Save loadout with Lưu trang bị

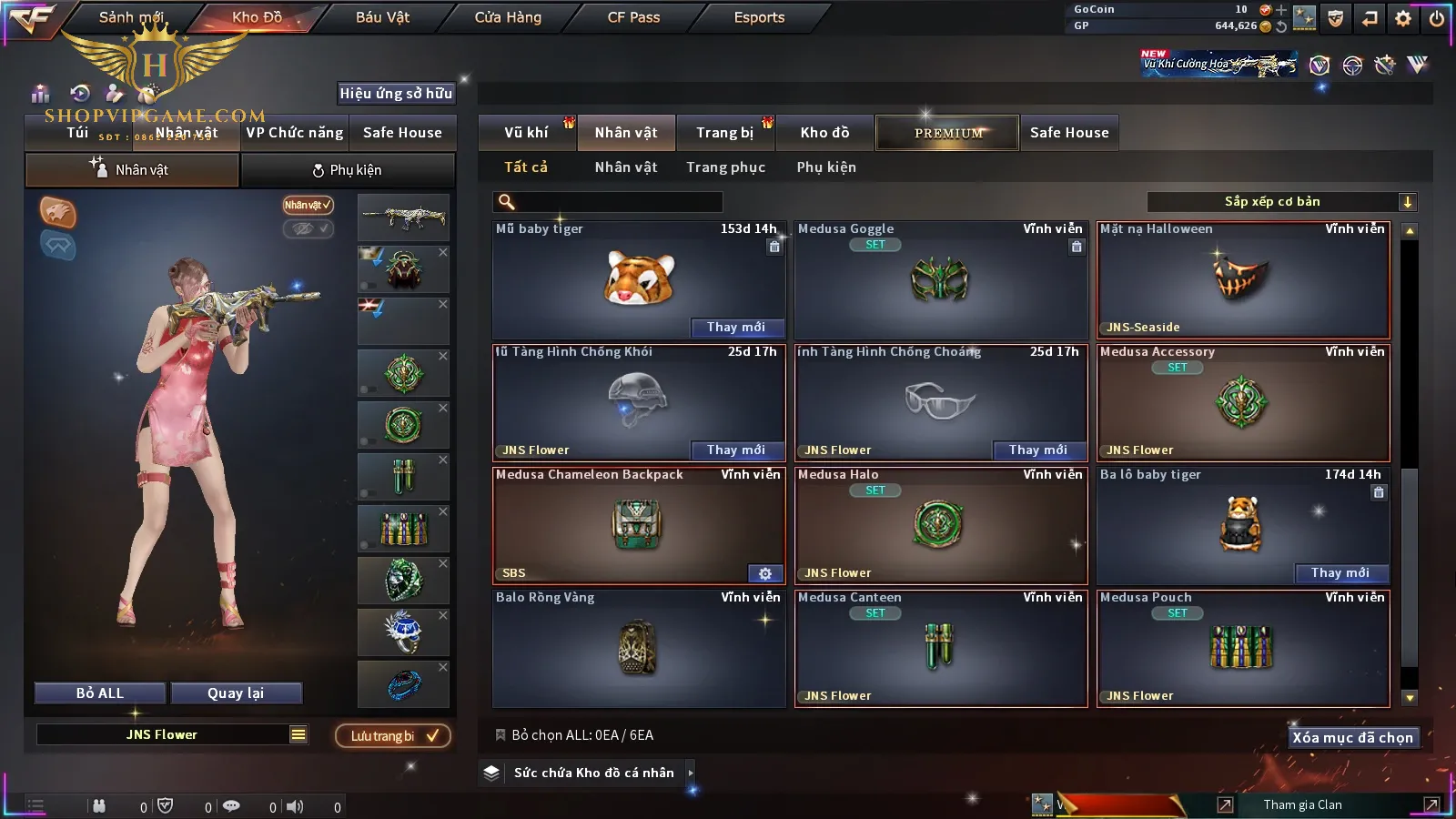coord(393,736)
